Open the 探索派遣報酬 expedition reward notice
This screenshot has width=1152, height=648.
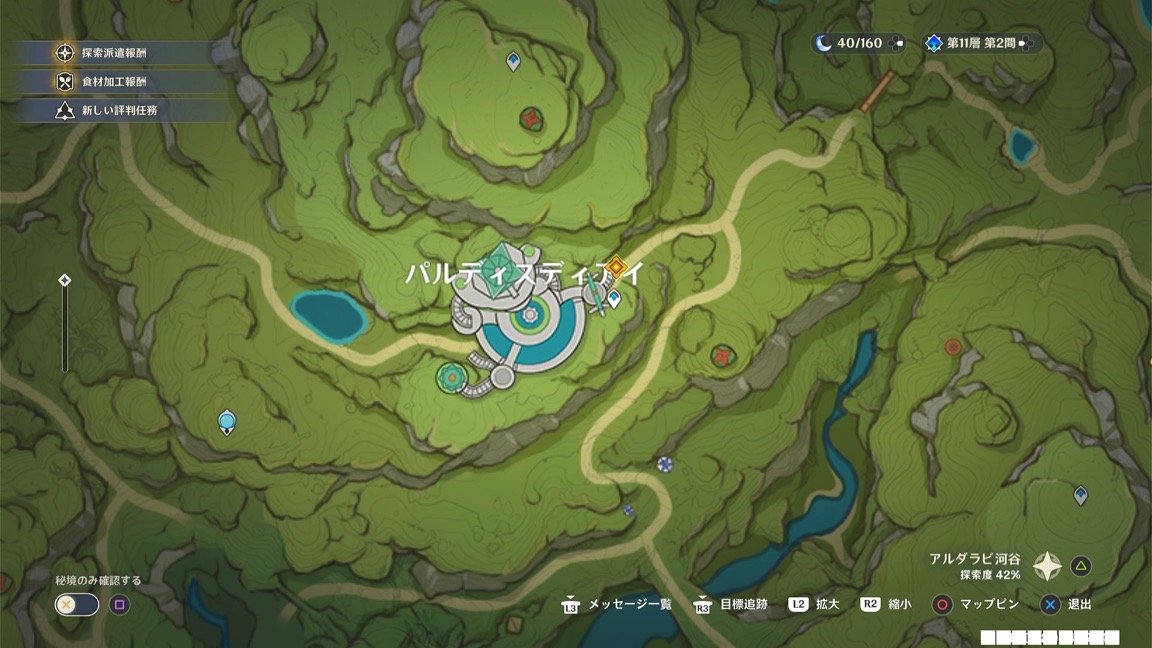click(113, 53)
